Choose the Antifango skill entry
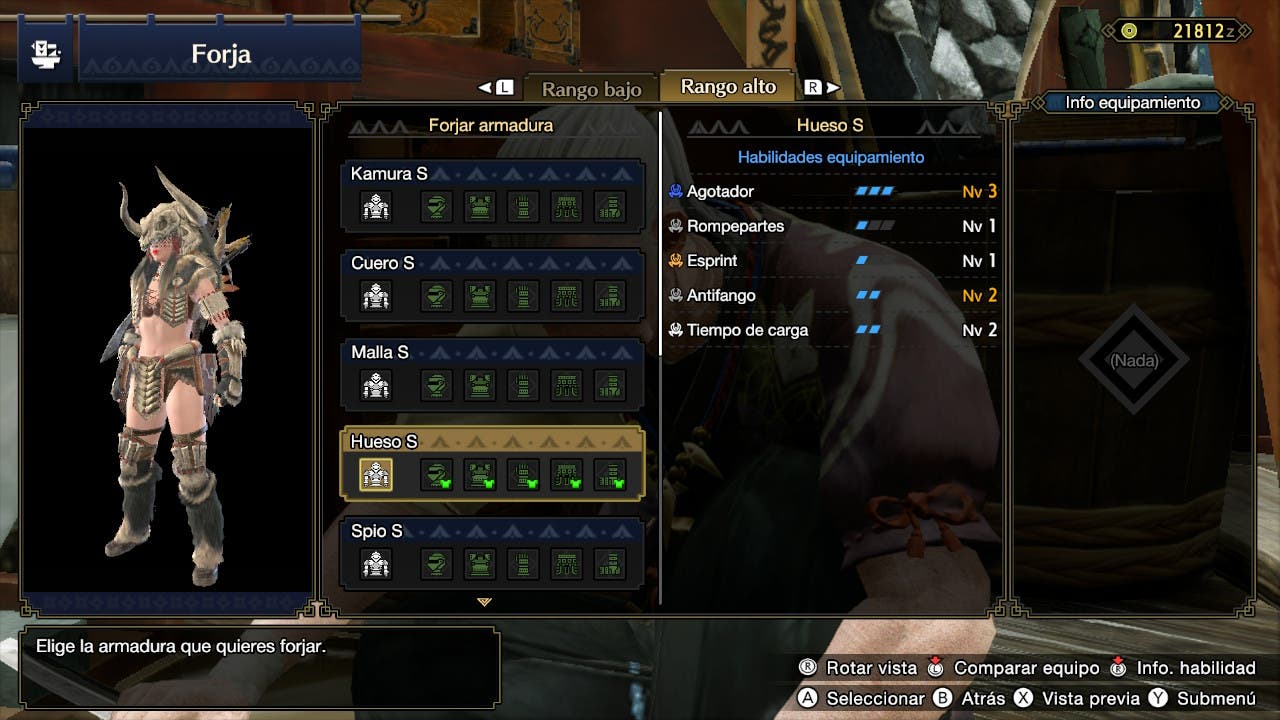This screenshot has height=720, width=1280. (832, 295)
